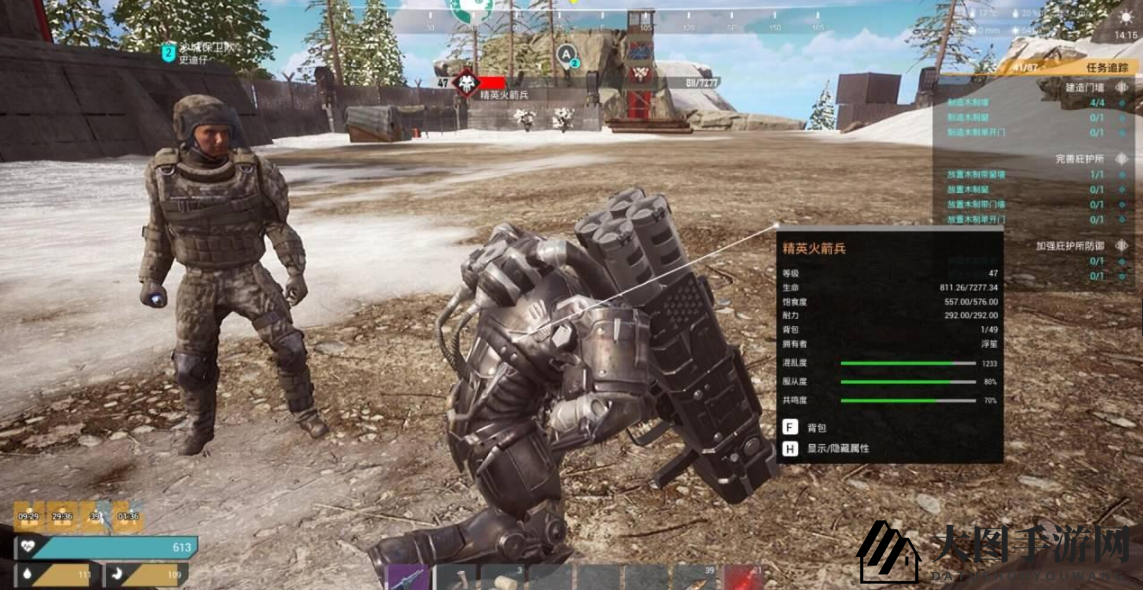The image size is (1143, 590).
Task: Toggle the eye icon beside 完善庇护所
Action: click(1123, 159)
